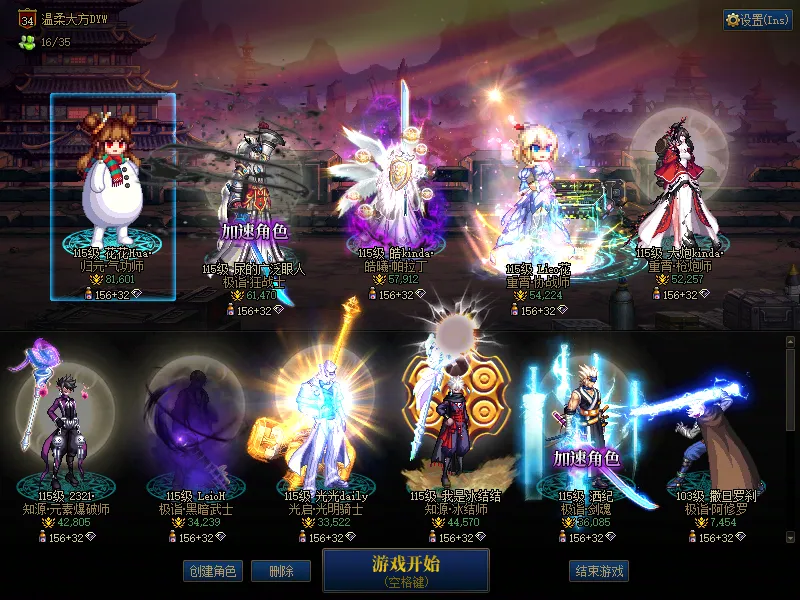Open the 设置 settings menu
The height and width of the screenshot is (600, 800).
tap(757, 19)
